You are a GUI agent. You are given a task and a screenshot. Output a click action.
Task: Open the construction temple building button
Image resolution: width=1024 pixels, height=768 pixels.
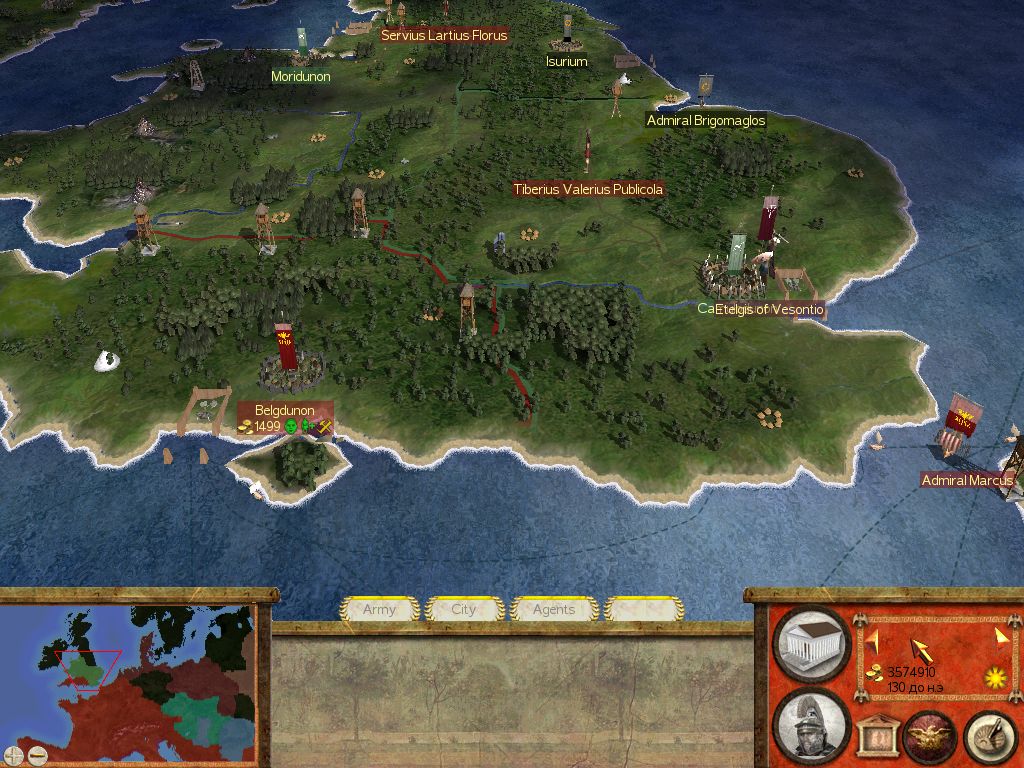[812, 645]
